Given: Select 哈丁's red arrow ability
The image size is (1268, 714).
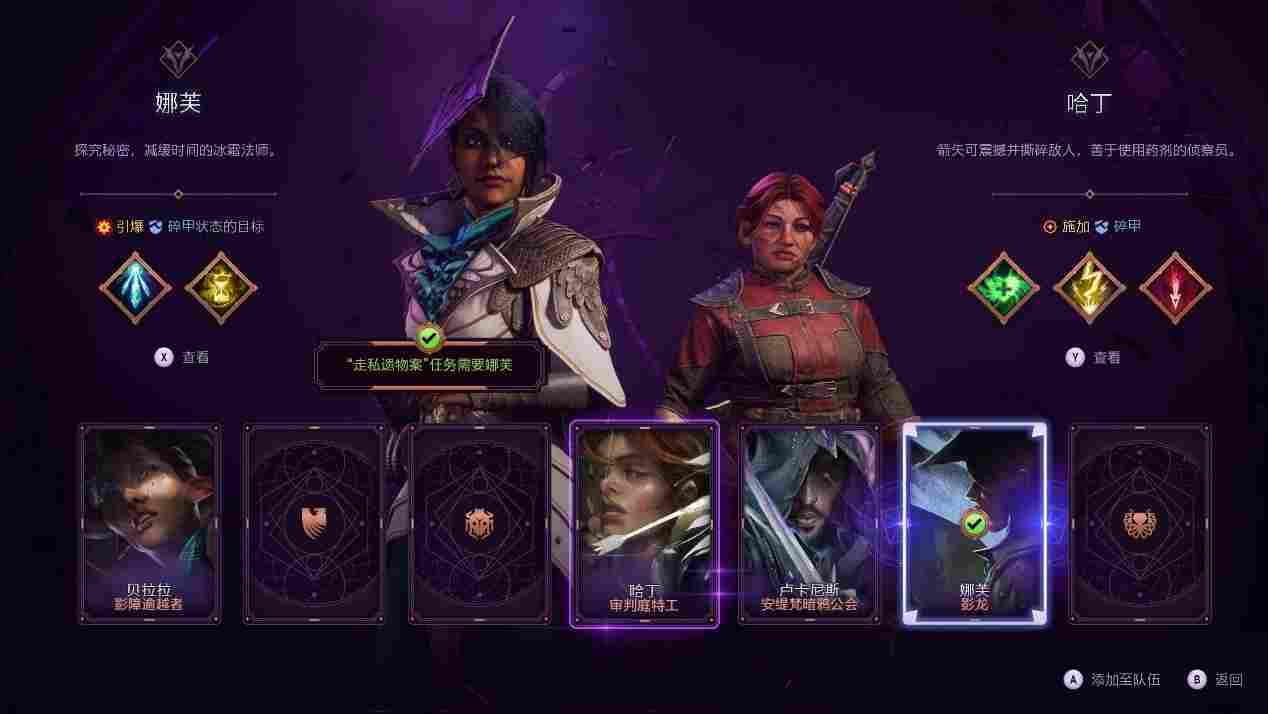Looking at the screenshot, I should point(1175,288).
